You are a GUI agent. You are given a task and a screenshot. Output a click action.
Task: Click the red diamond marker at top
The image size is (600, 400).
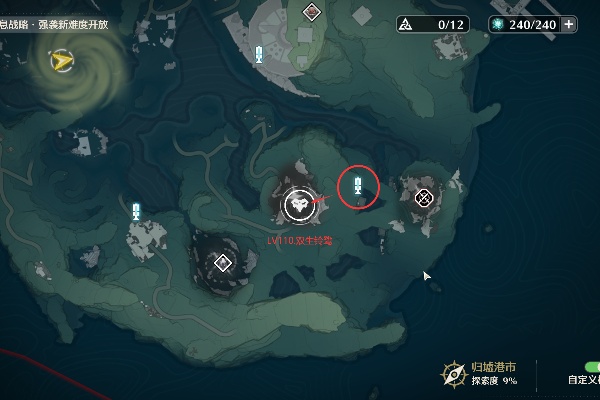312,12
